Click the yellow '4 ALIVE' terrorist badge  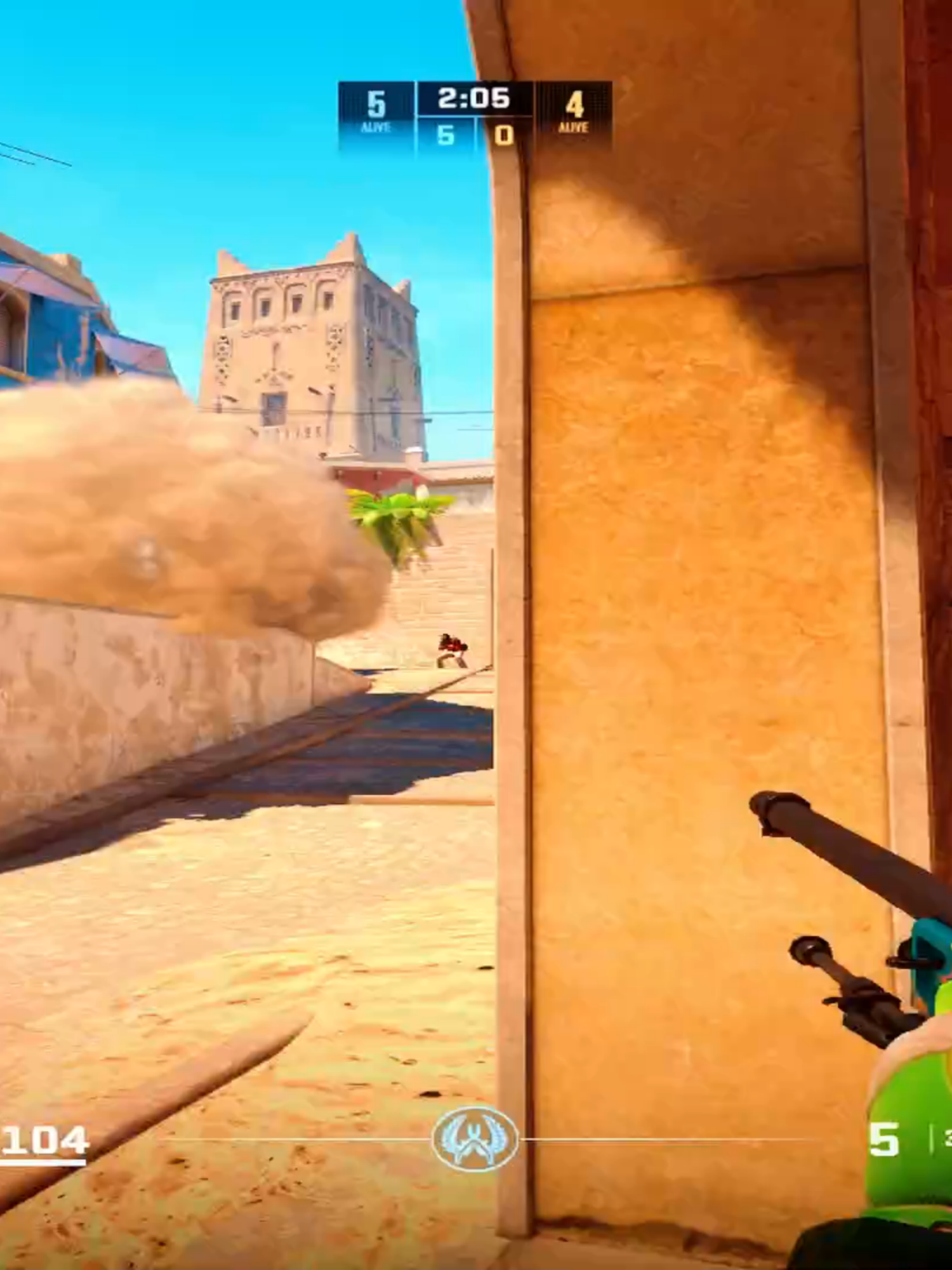coord(574,111)
